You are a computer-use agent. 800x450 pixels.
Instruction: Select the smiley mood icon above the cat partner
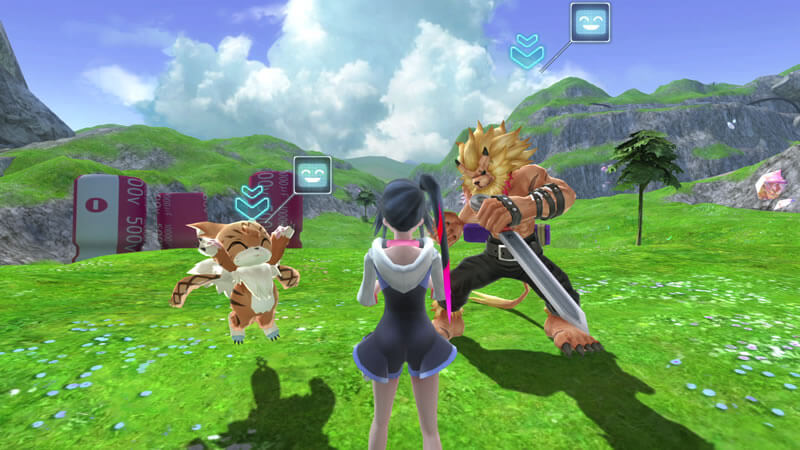(x=312, y=175)
